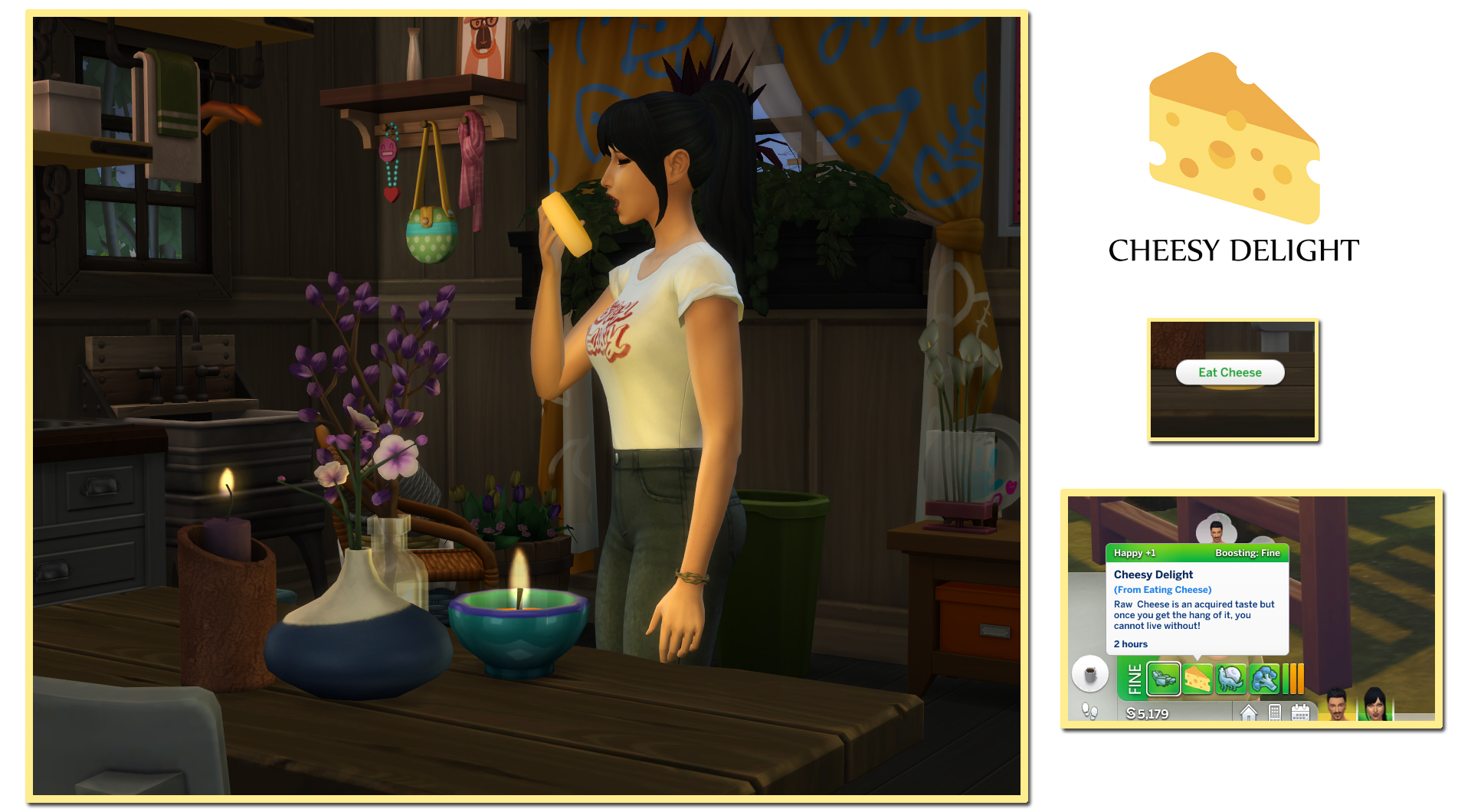
Task: Choose Eat Cheese from the pie menu
Action: (1230, 372)
